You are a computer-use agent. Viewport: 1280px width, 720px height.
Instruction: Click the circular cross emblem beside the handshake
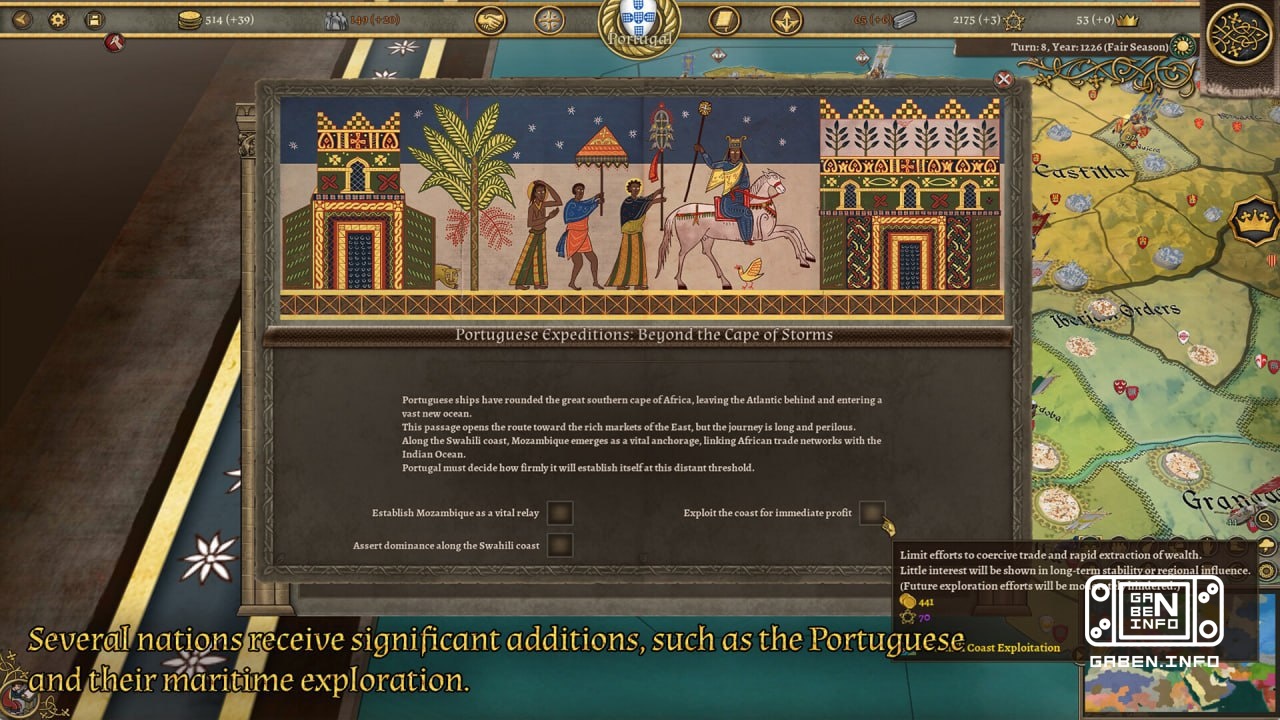pos(548,19)
